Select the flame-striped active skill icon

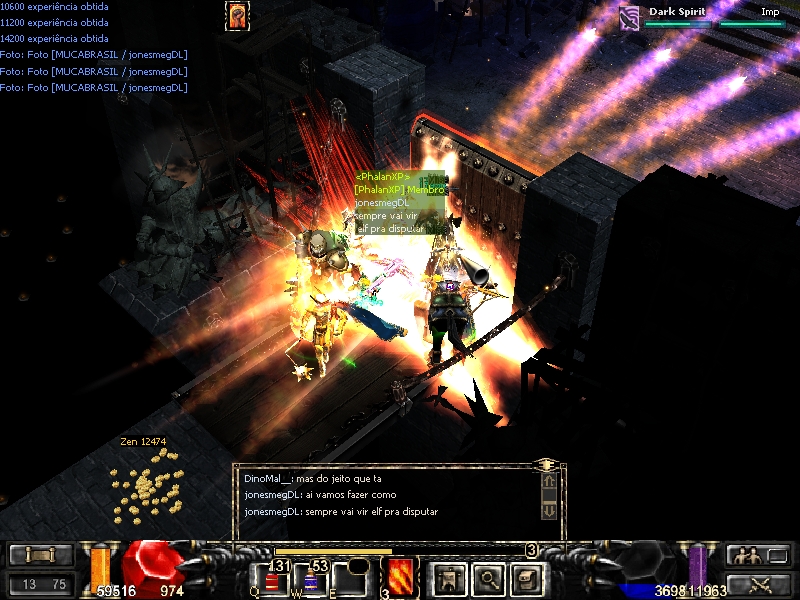pos(399,577)
